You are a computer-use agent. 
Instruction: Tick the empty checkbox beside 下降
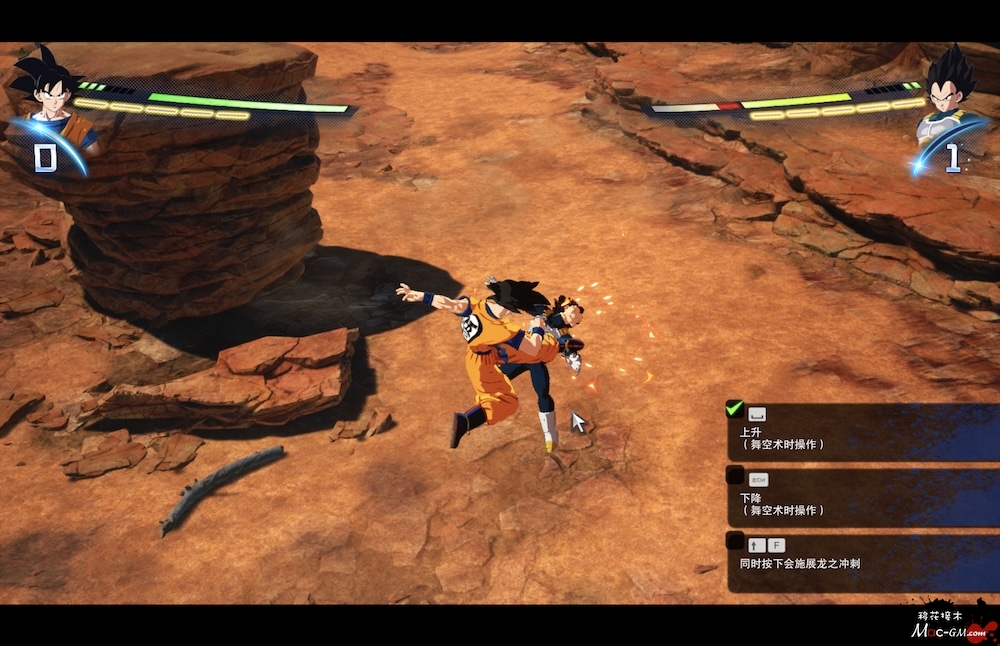point(735,475)
